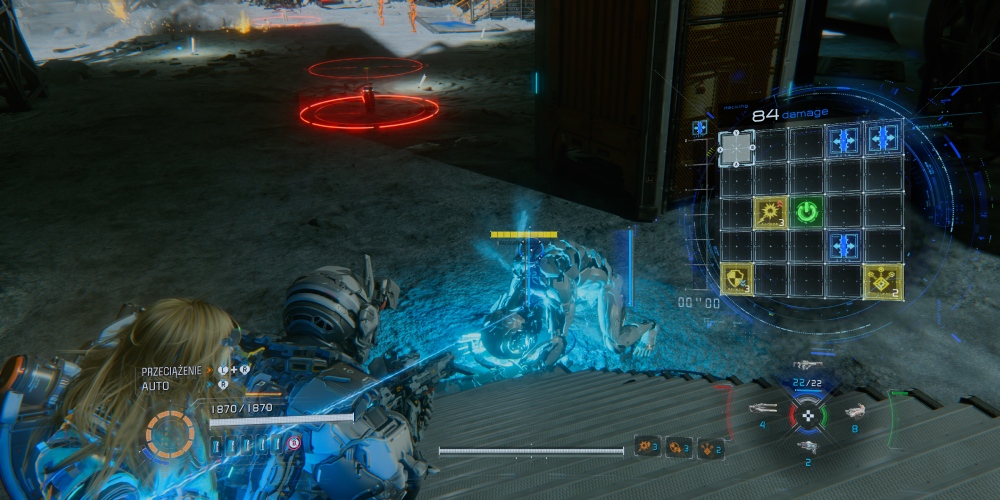Click the weapon wheel center crosshair
Viewport: 1000px width, 500px height.
pos(807,414)
